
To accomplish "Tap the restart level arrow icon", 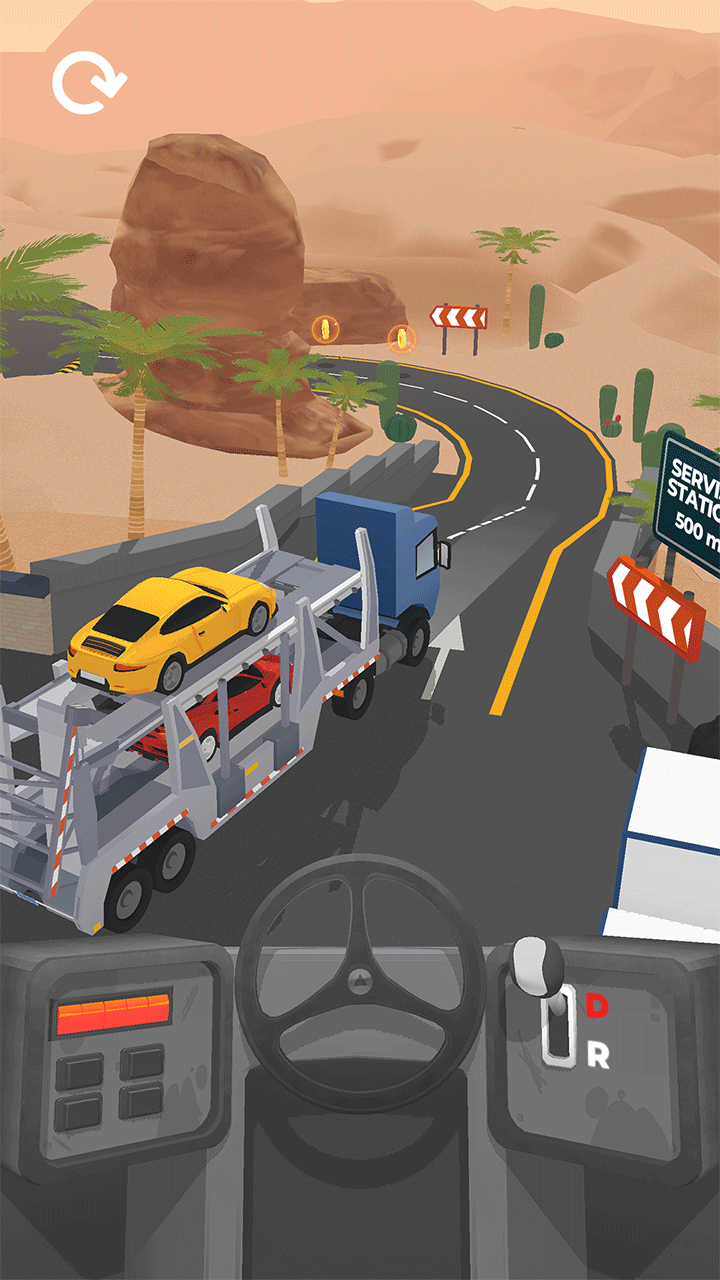I will coord(89,83).
